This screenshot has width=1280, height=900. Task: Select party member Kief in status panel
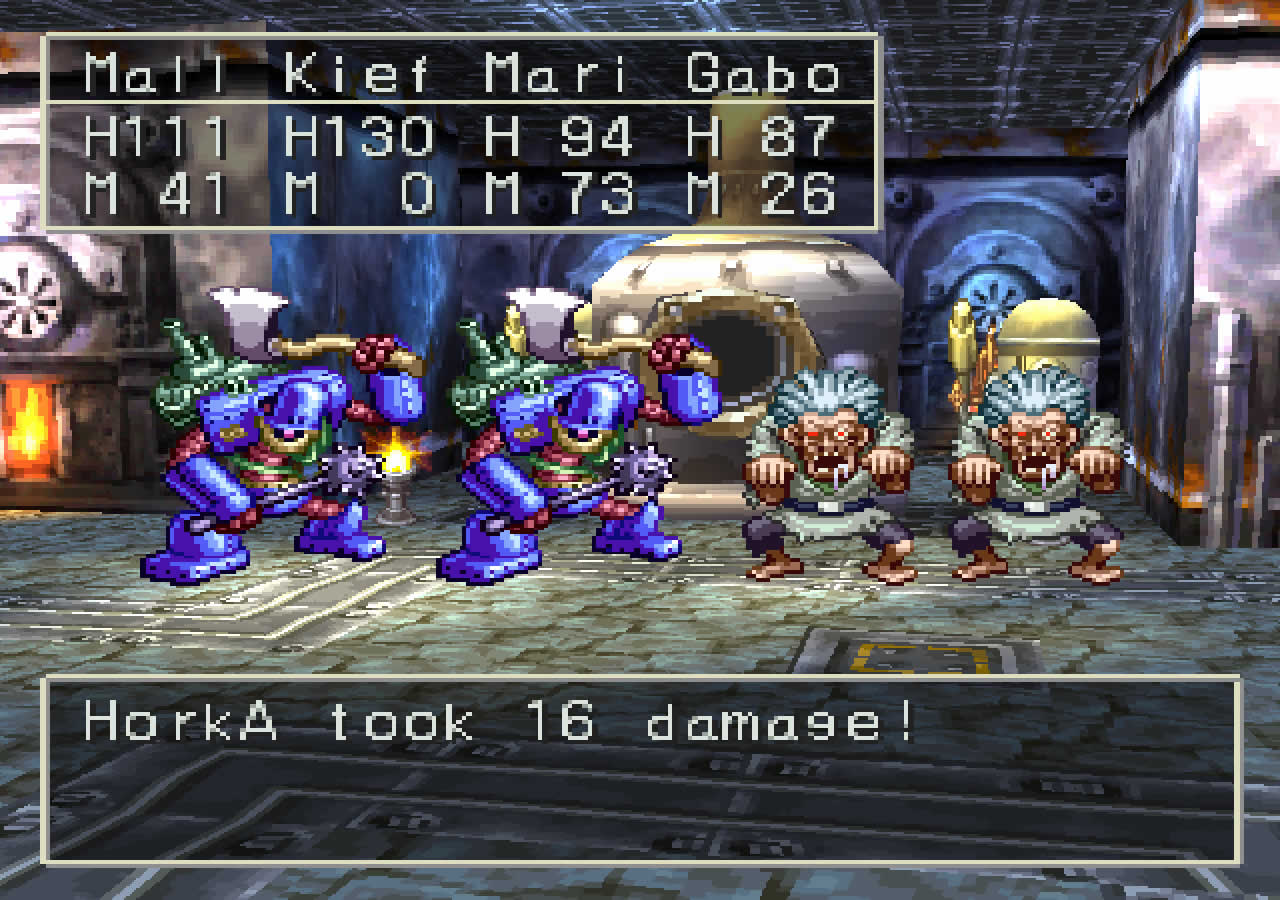(x=356, y=74)
